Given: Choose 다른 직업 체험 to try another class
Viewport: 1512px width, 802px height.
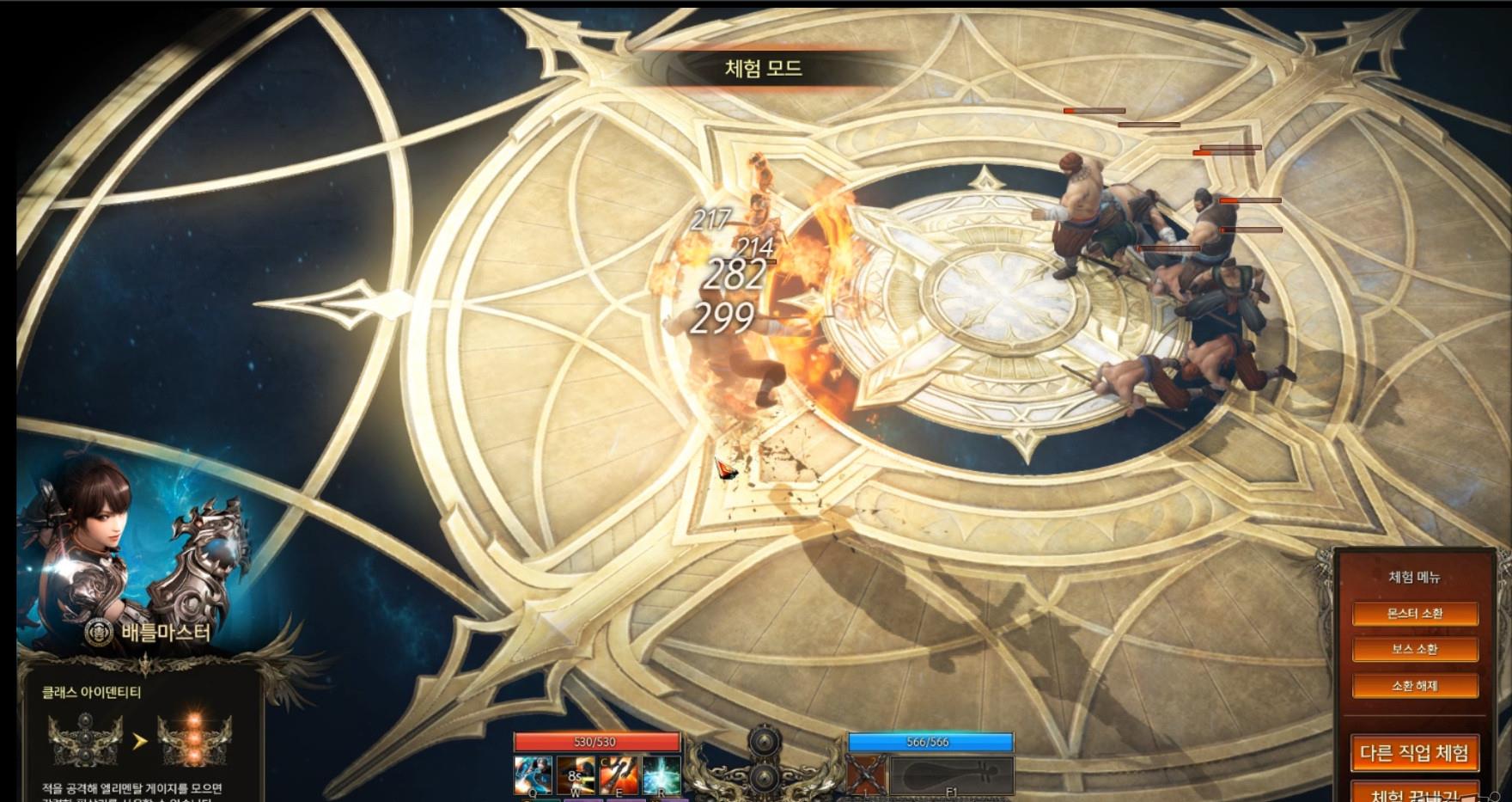Looking at the screenshot, I should (1414, 754).
